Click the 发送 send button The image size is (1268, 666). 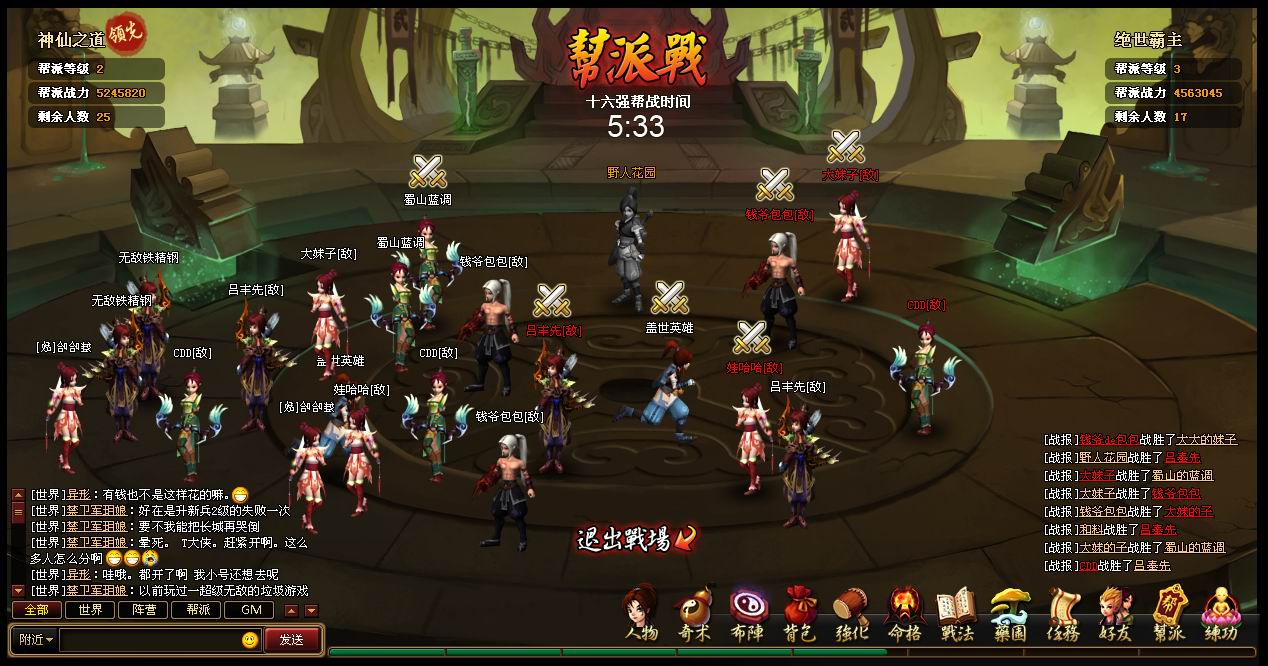coord(292,640)
